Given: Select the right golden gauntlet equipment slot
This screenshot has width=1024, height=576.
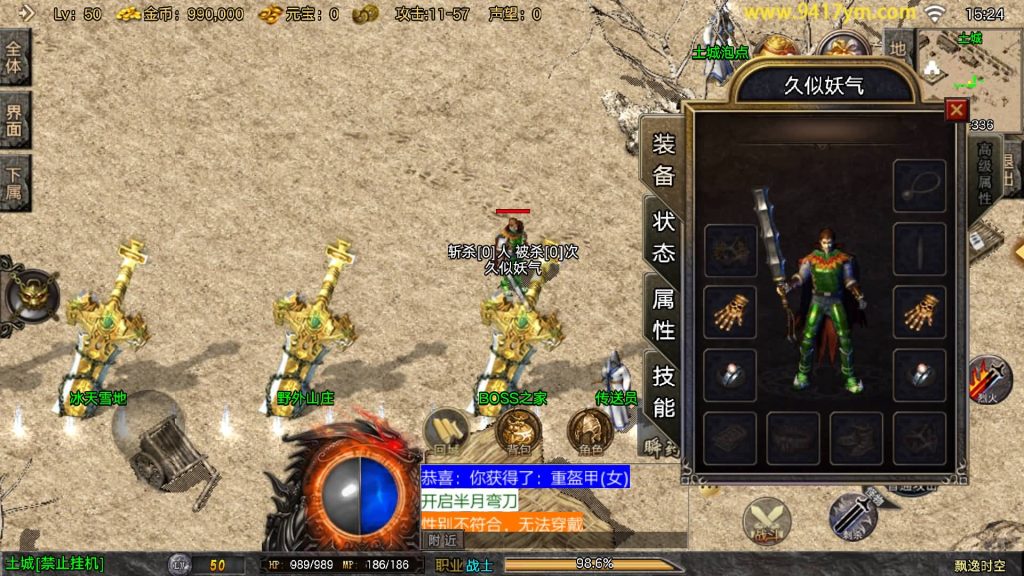Looking at the screenshot, I should click(919, 312).
